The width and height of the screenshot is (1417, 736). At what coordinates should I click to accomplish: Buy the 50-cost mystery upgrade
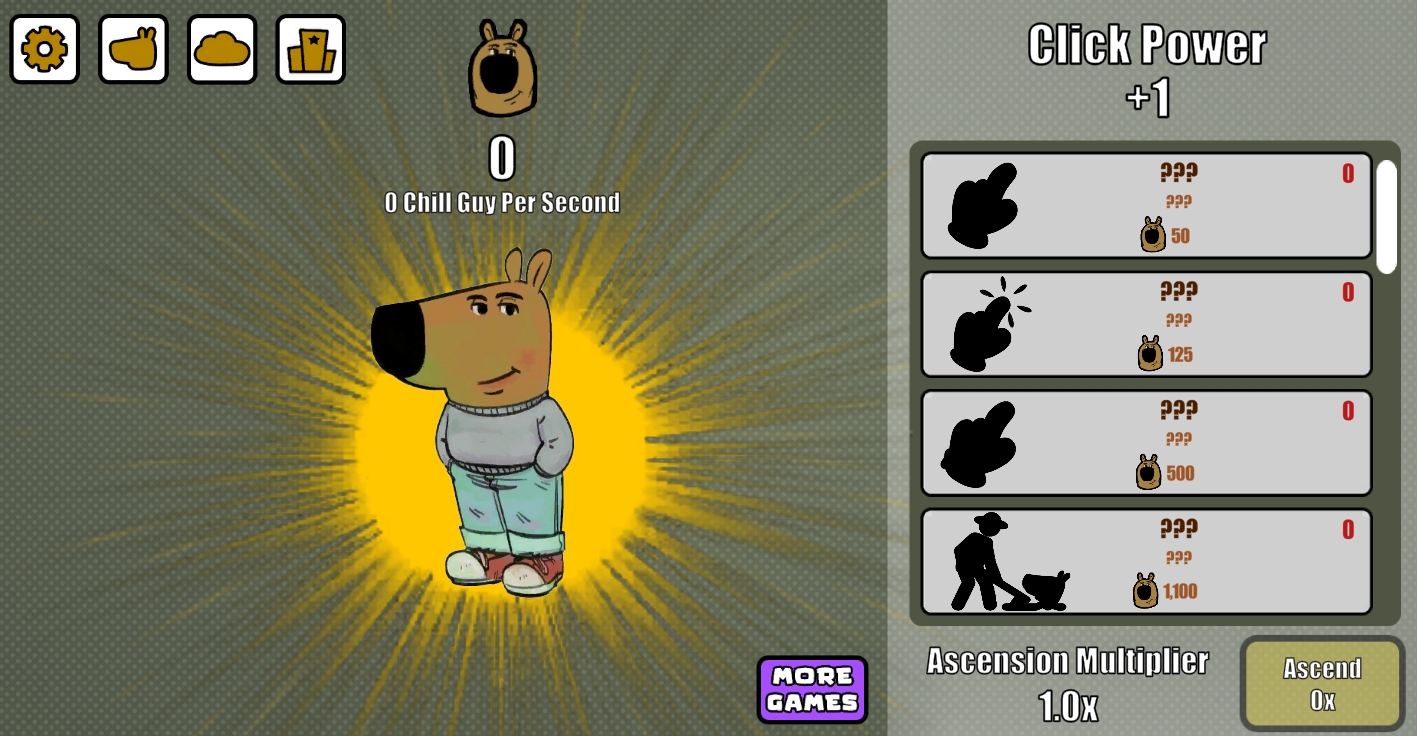click(x=1147, y=205)
